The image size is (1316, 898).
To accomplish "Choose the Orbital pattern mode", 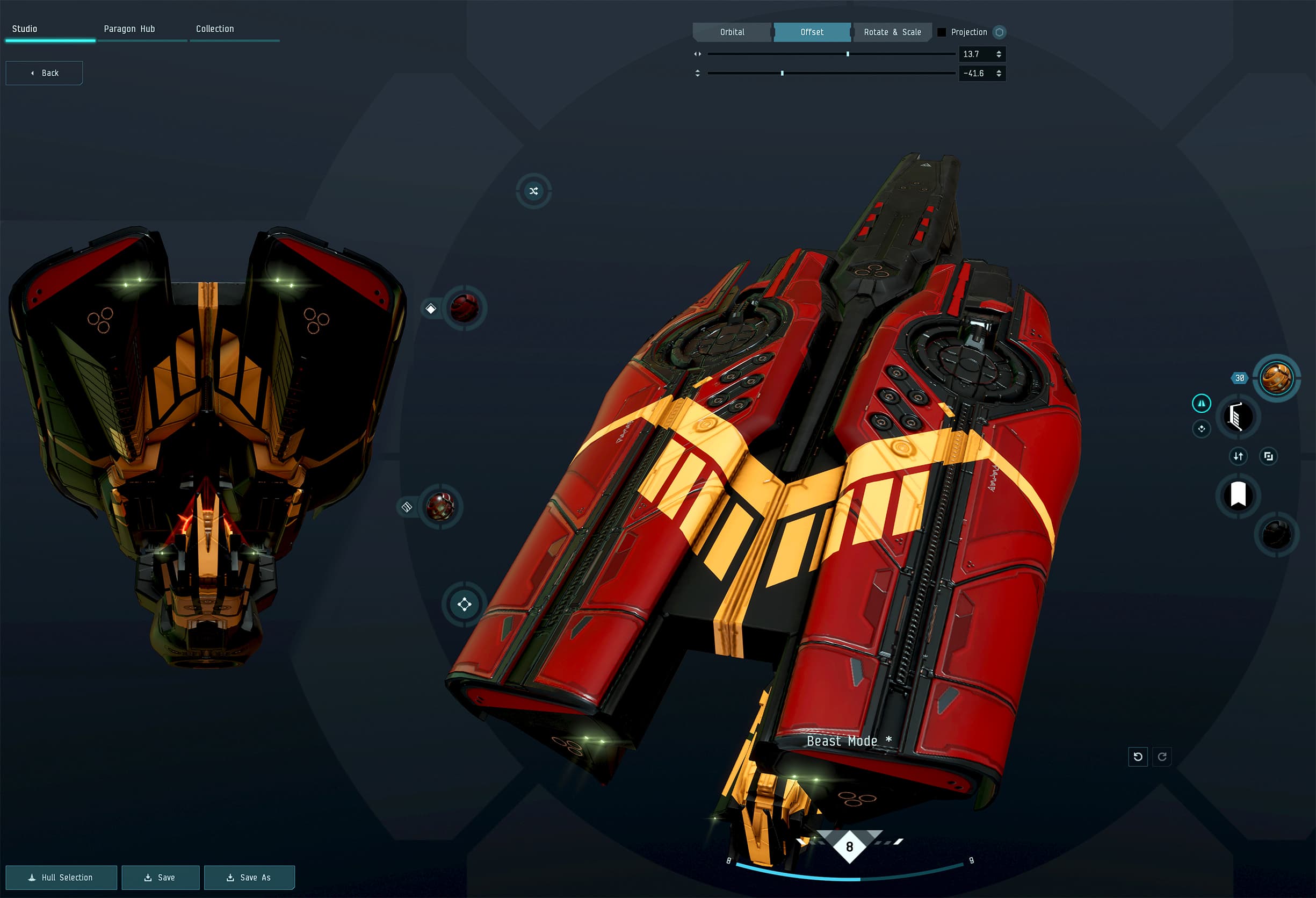I will [x=732, y=32].
